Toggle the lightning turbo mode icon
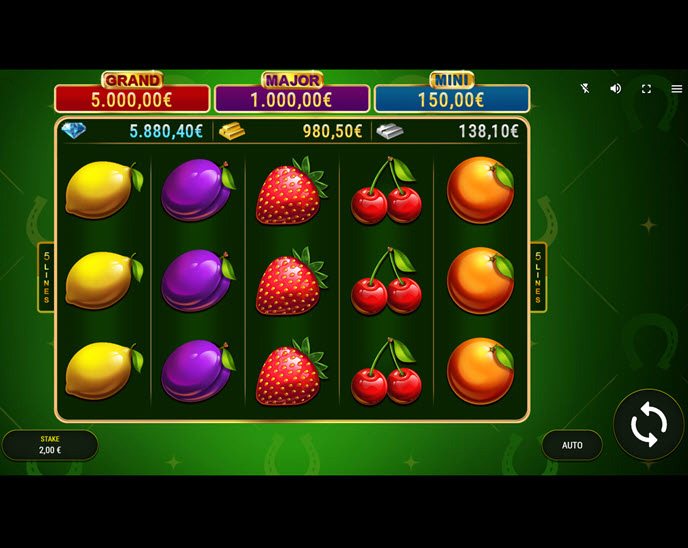Viewport: 688px width, 548px height. pos(585,88)
